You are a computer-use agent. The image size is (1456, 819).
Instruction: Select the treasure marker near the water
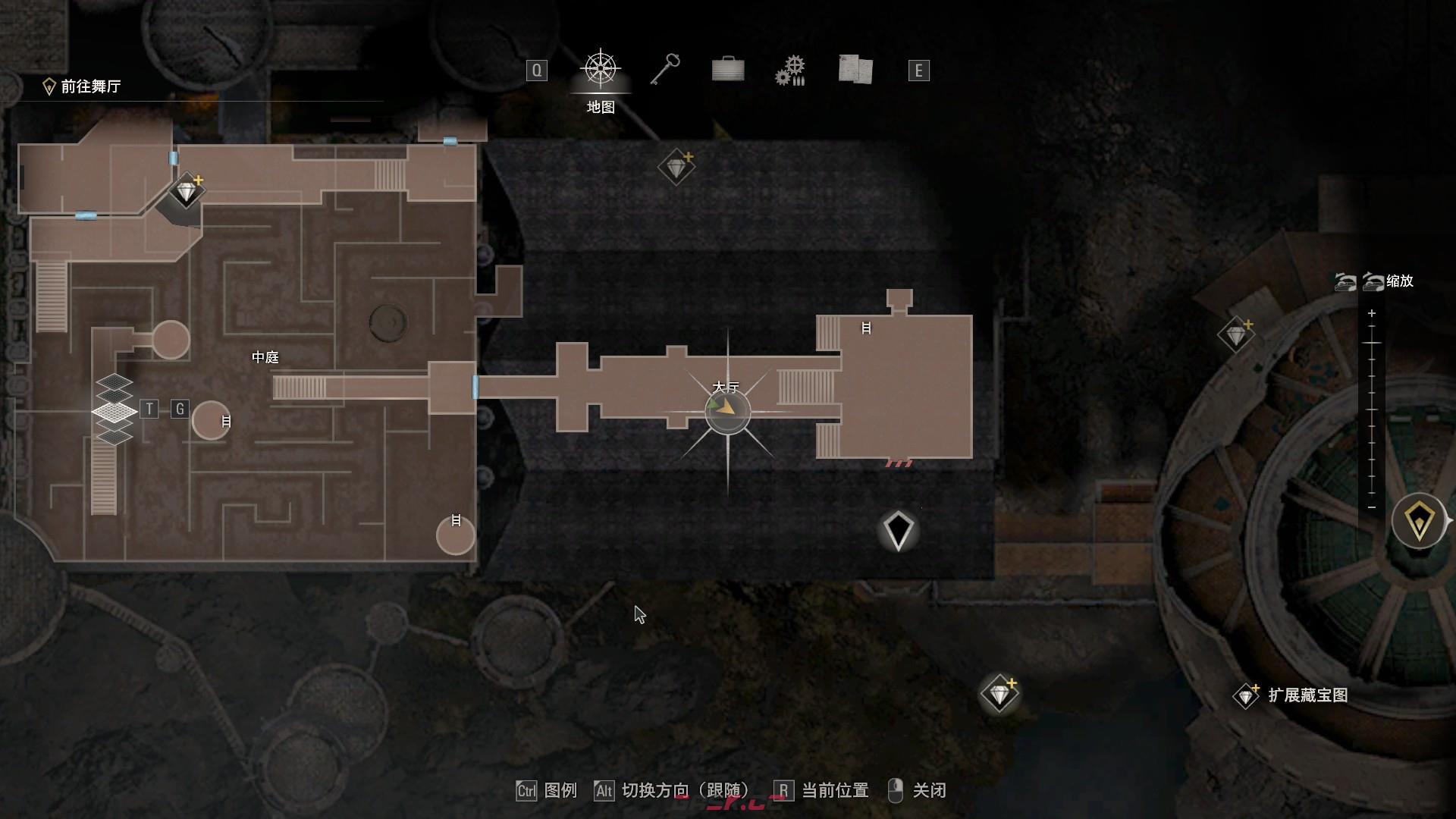999,693
